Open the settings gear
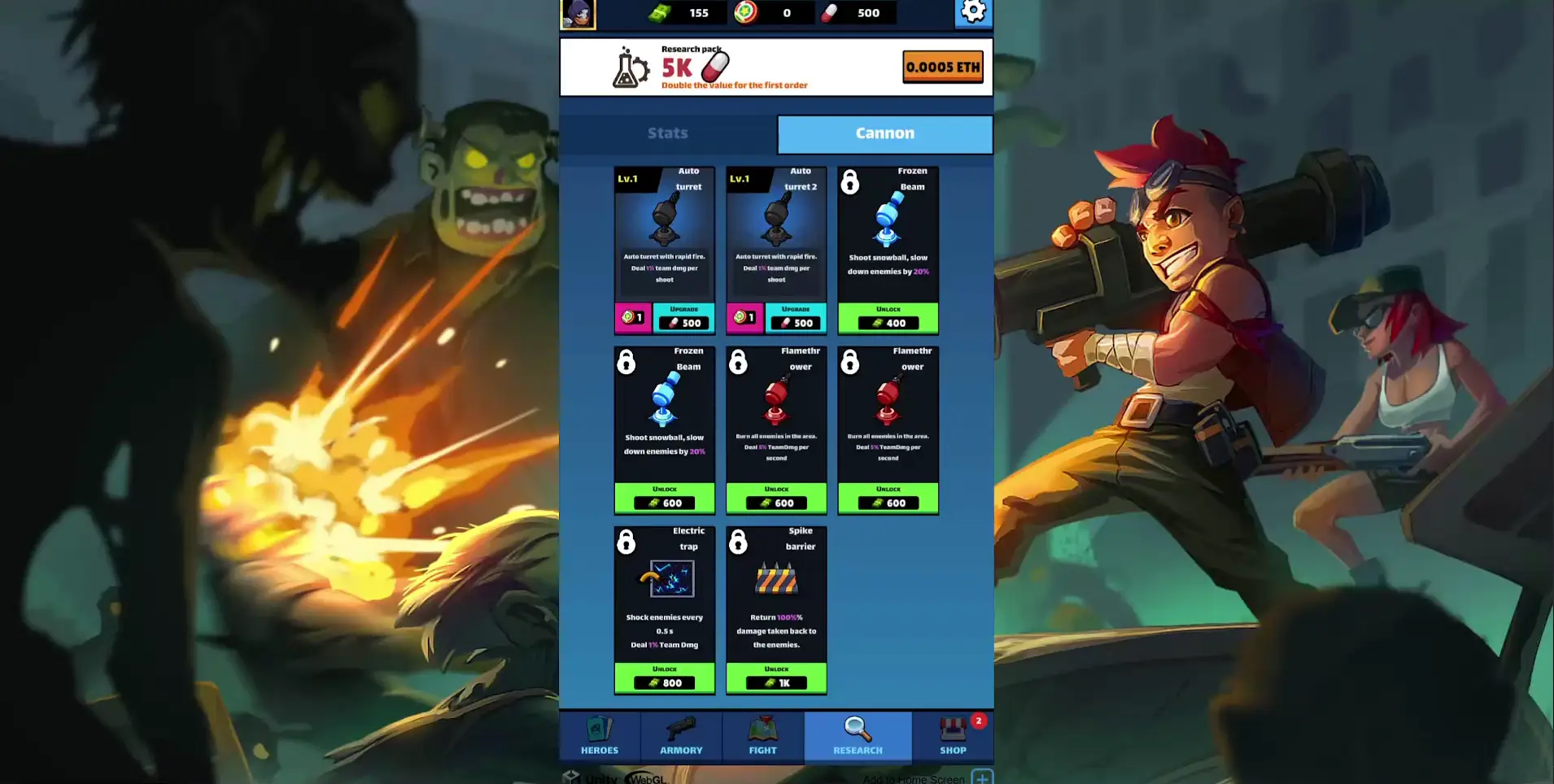The width and height of the screenshot is (1554, 784). pos(973,13)
